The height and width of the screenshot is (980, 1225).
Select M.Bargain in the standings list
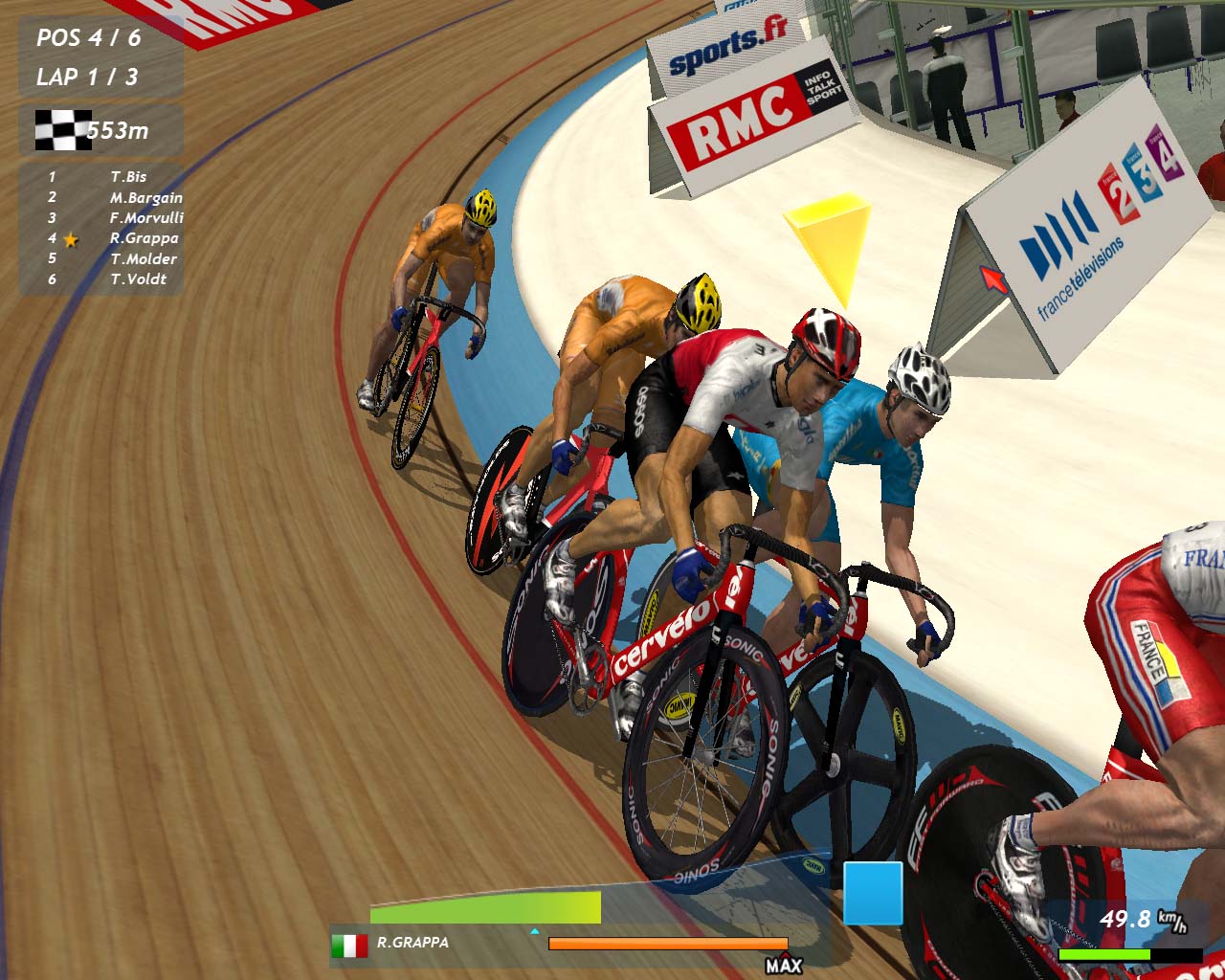click(145, 198)
